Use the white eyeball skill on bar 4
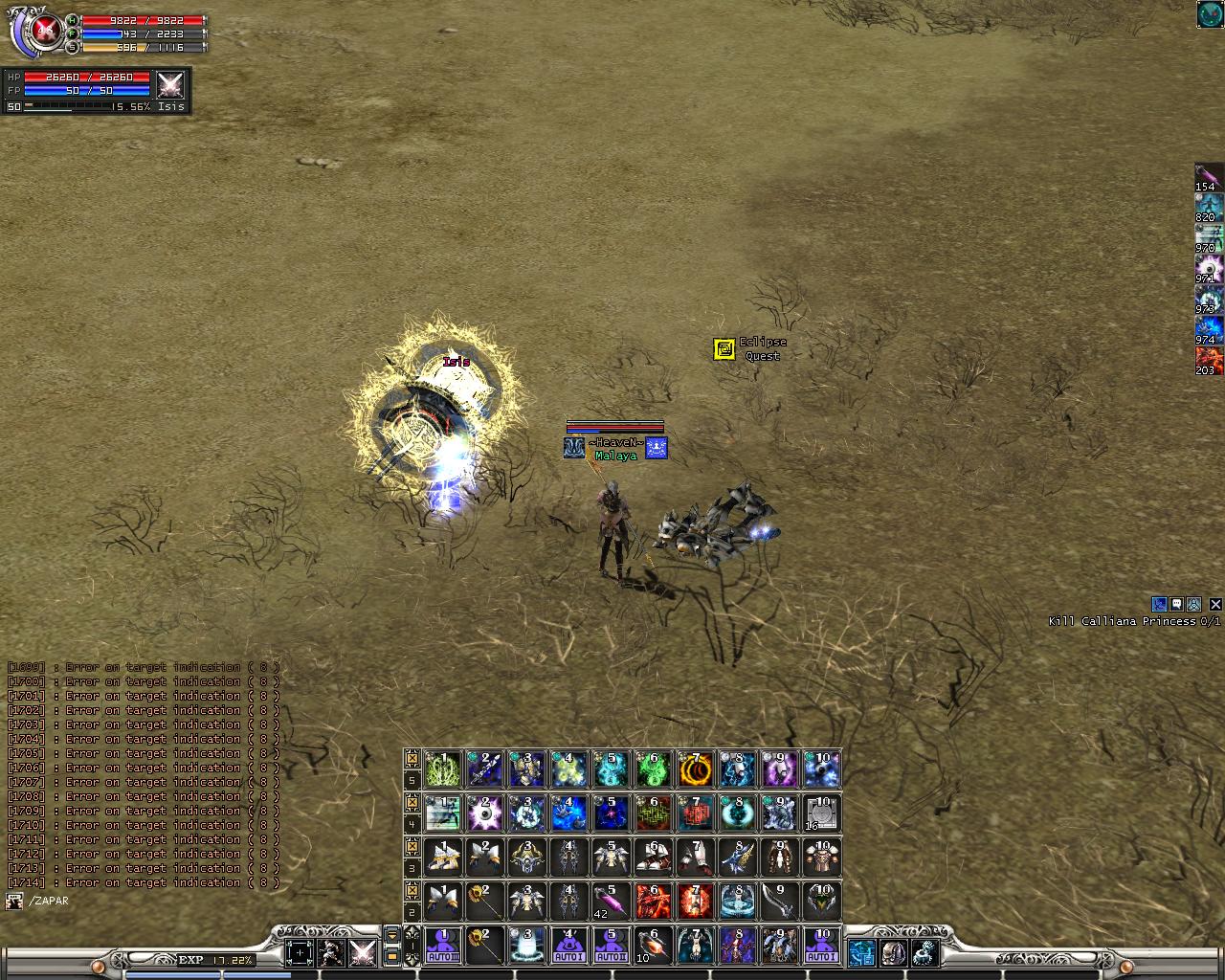The height and width of the screenshot is (980, 1225). coord(485,813)
